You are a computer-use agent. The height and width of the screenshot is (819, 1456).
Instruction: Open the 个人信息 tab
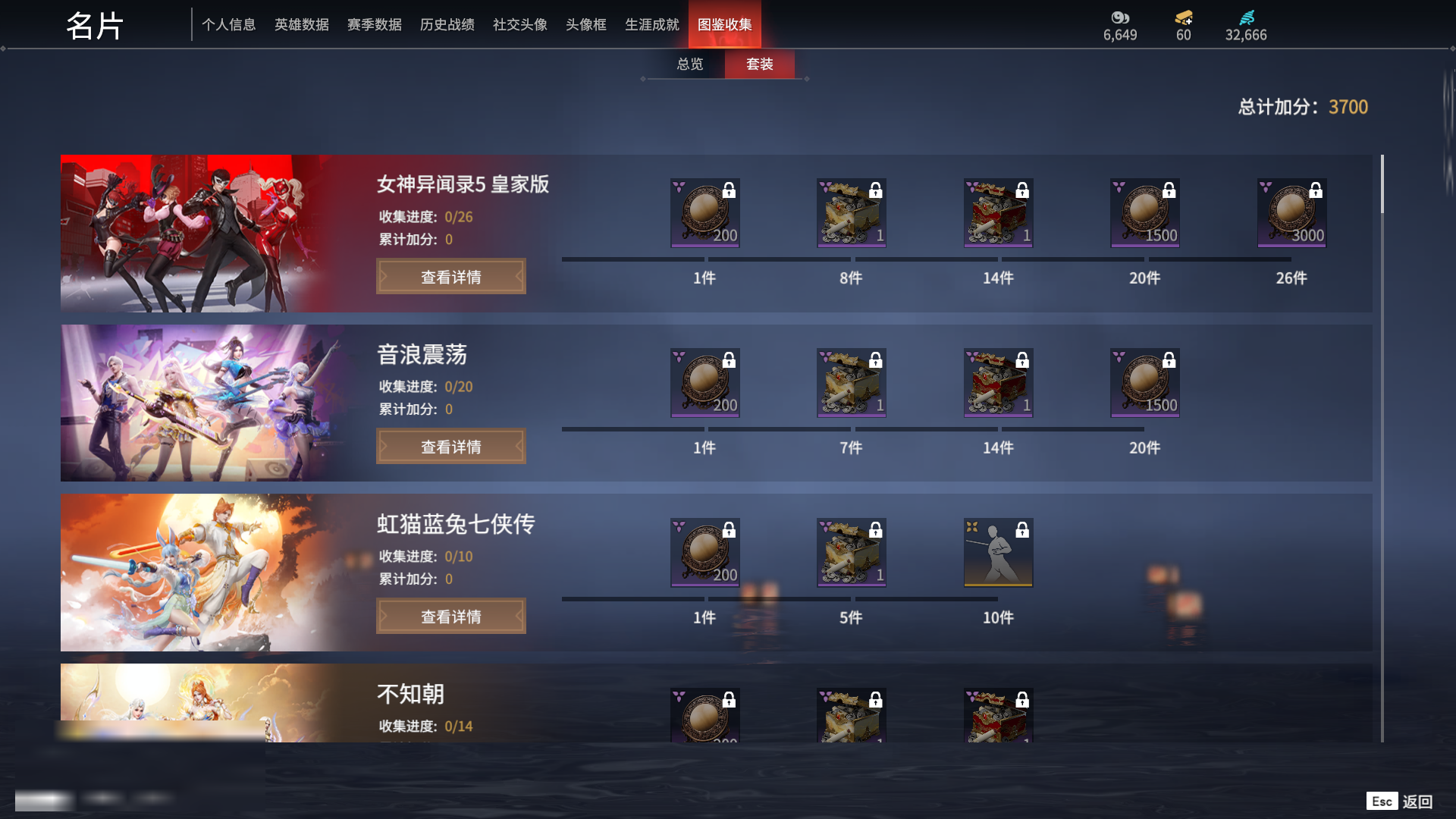click(x=228, y=25)
